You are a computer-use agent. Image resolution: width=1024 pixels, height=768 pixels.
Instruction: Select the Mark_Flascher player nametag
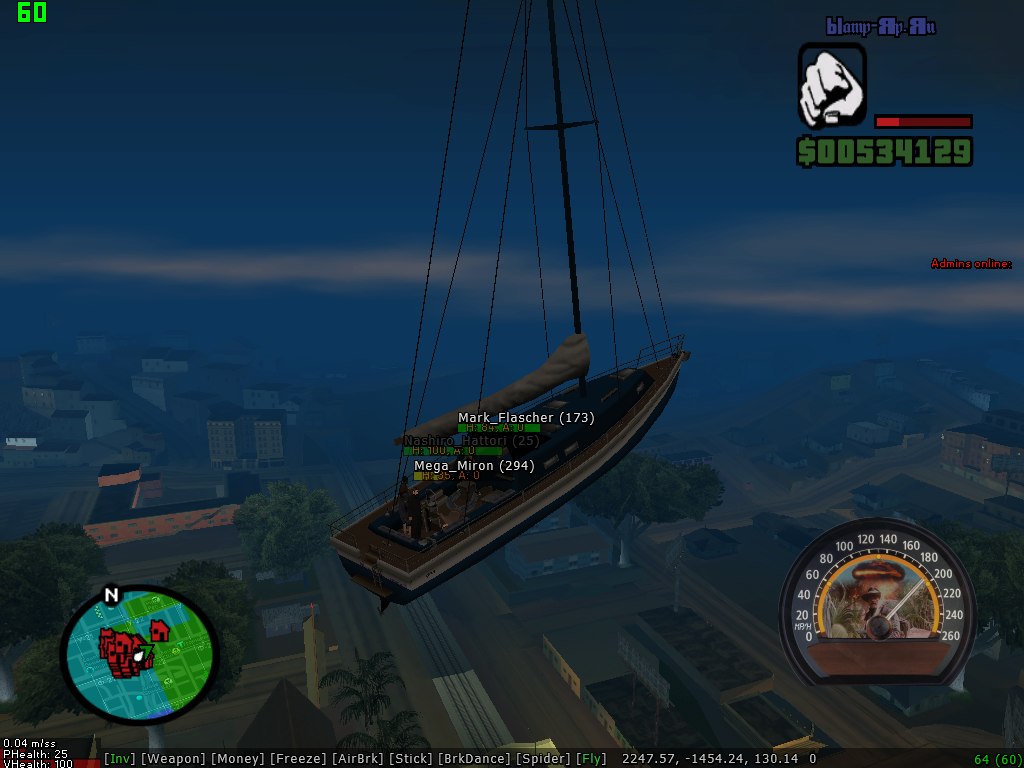tap(526, 418)
